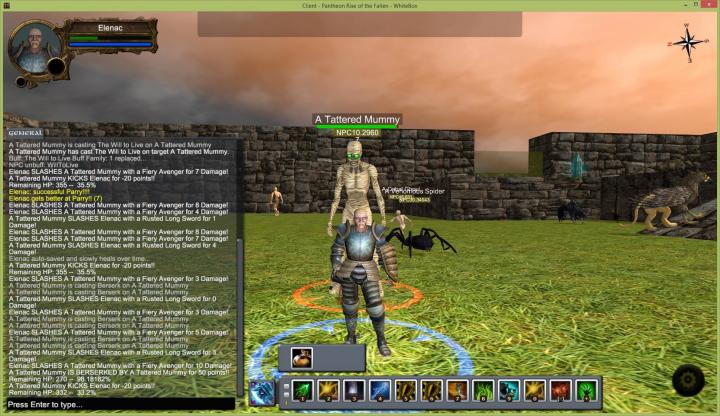Viewport: 720px width, 416px height.
Task: Select the teal figure ability in slot 9
Action: coord(509,391)
